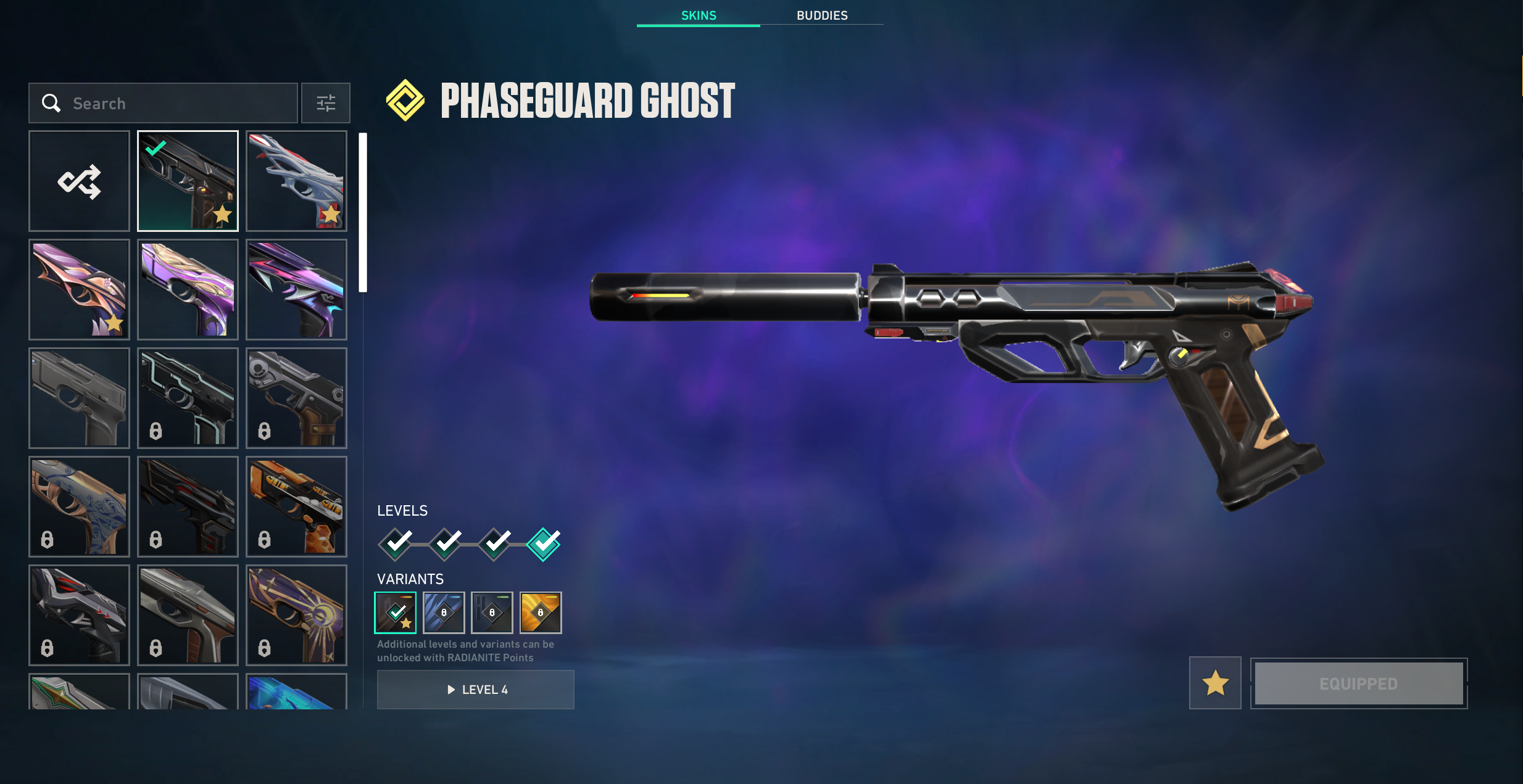Switch to the Buddies tab
Screen dimensions: 1523x784
(x=821, y=15)
